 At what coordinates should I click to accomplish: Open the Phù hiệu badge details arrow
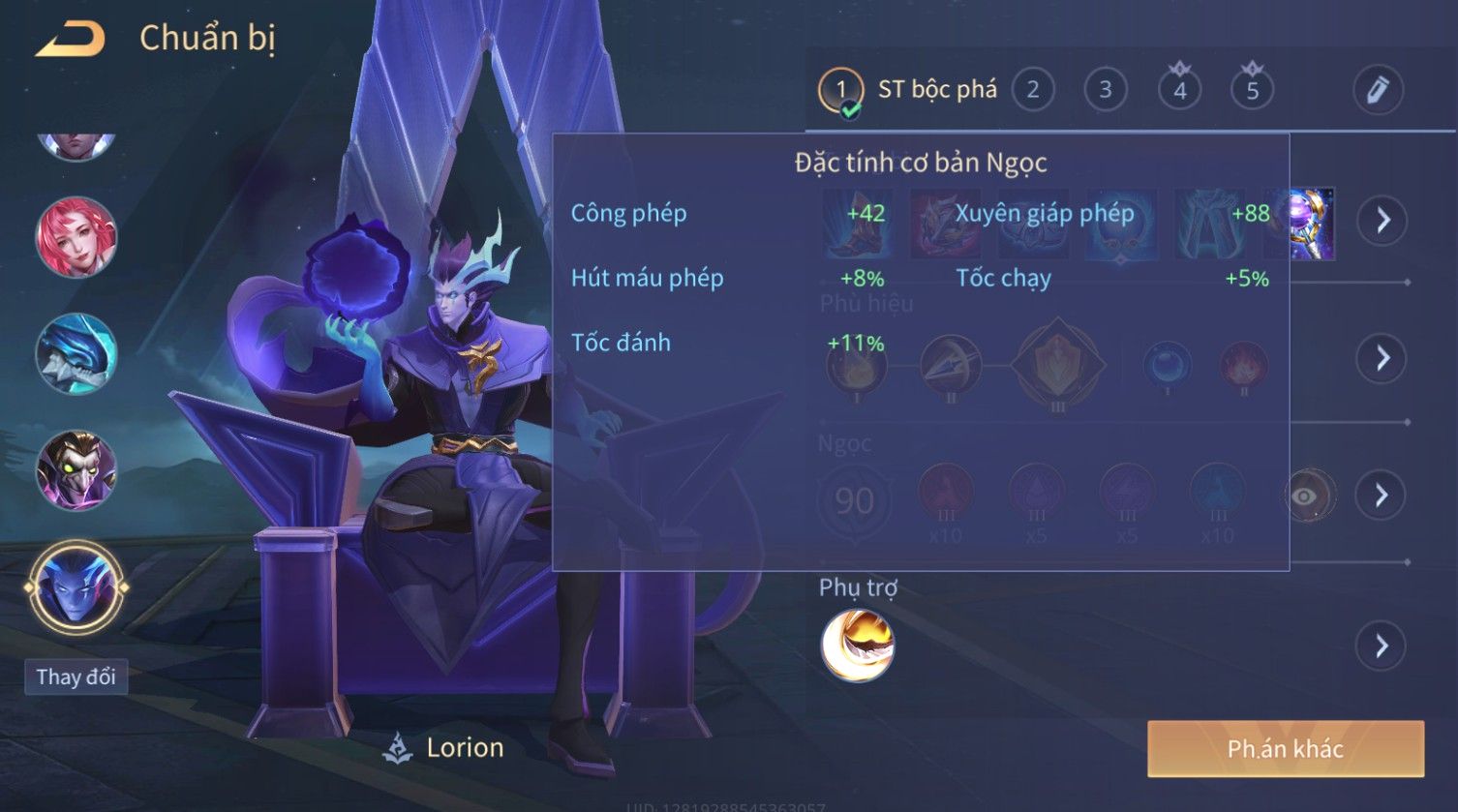tap(1382, 359)
